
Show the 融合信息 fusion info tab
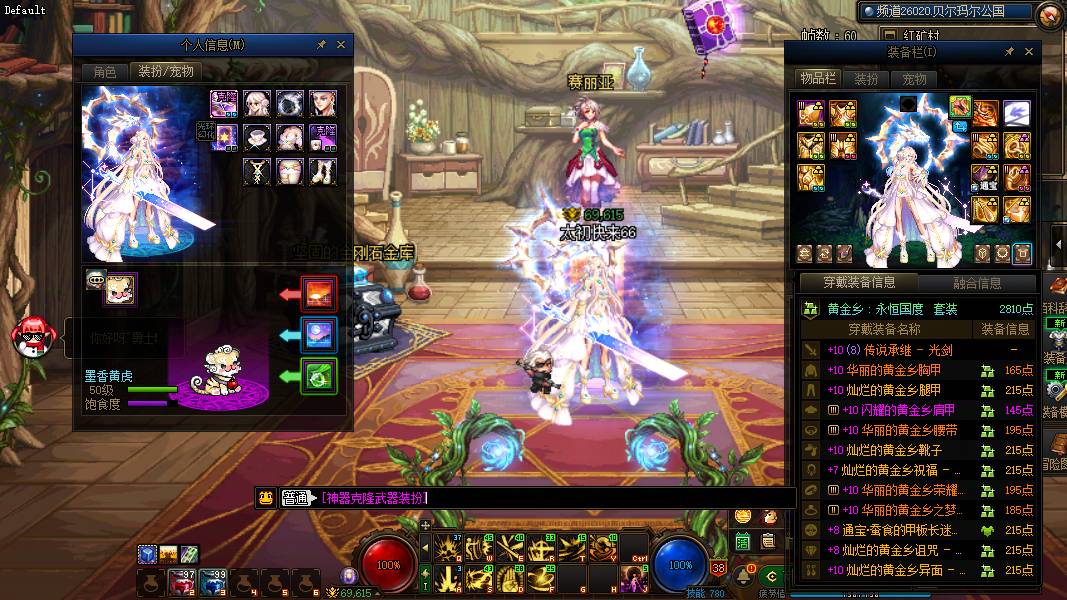(x=977, y=283)
